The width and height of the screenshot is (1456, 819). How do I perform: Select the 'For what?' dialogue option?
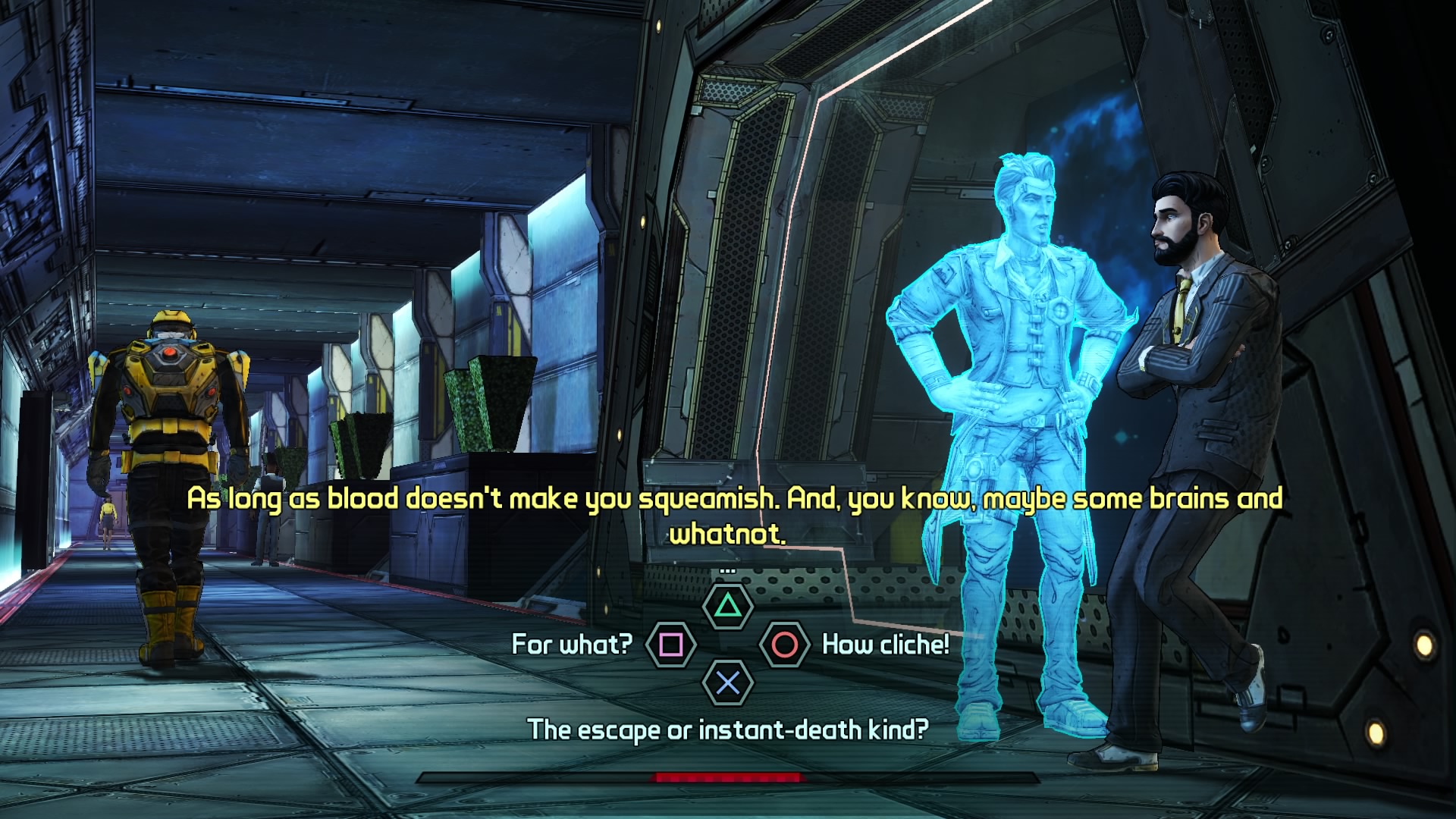[x=570, y=645]
